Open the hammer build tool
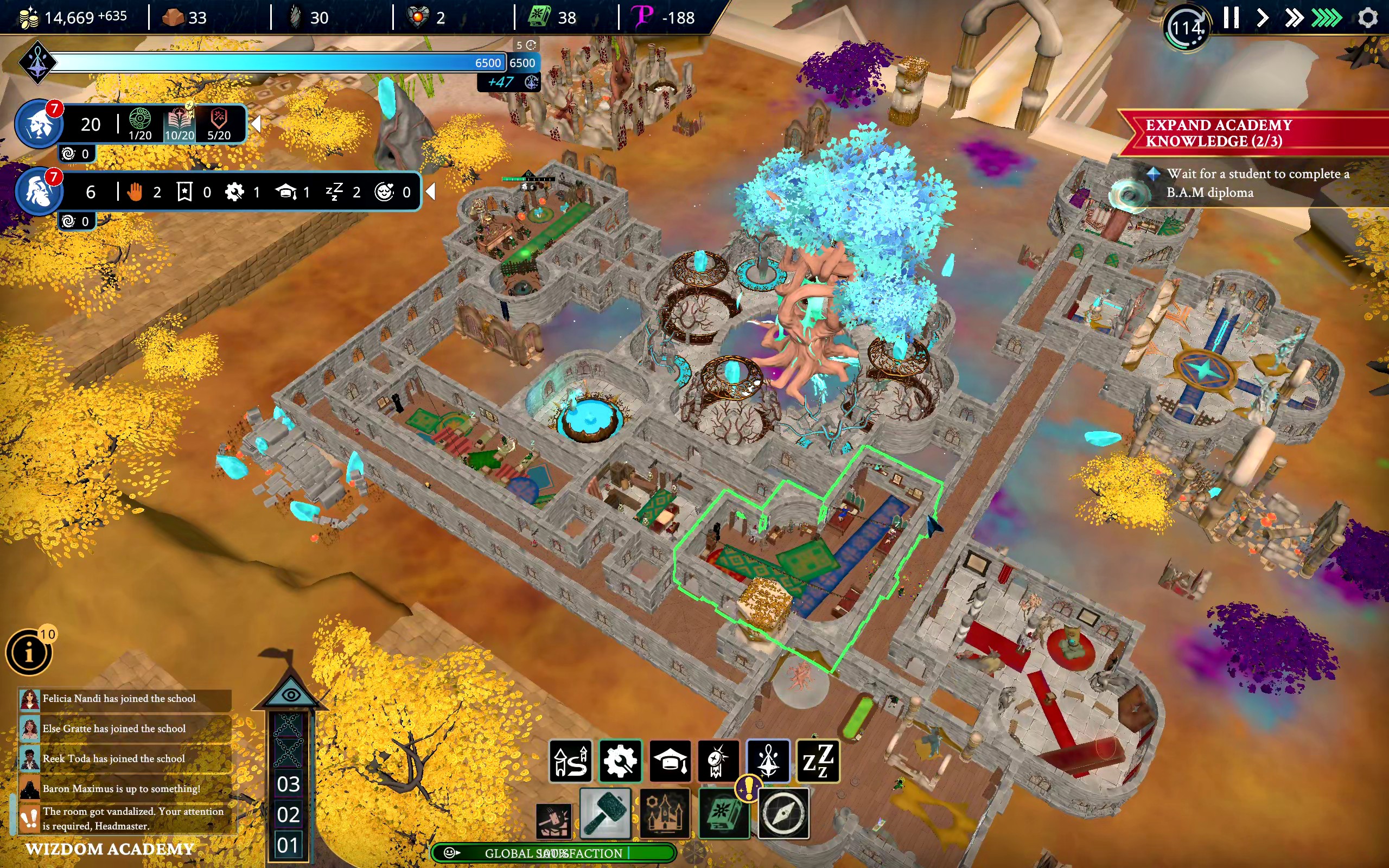 click(606, 813)
